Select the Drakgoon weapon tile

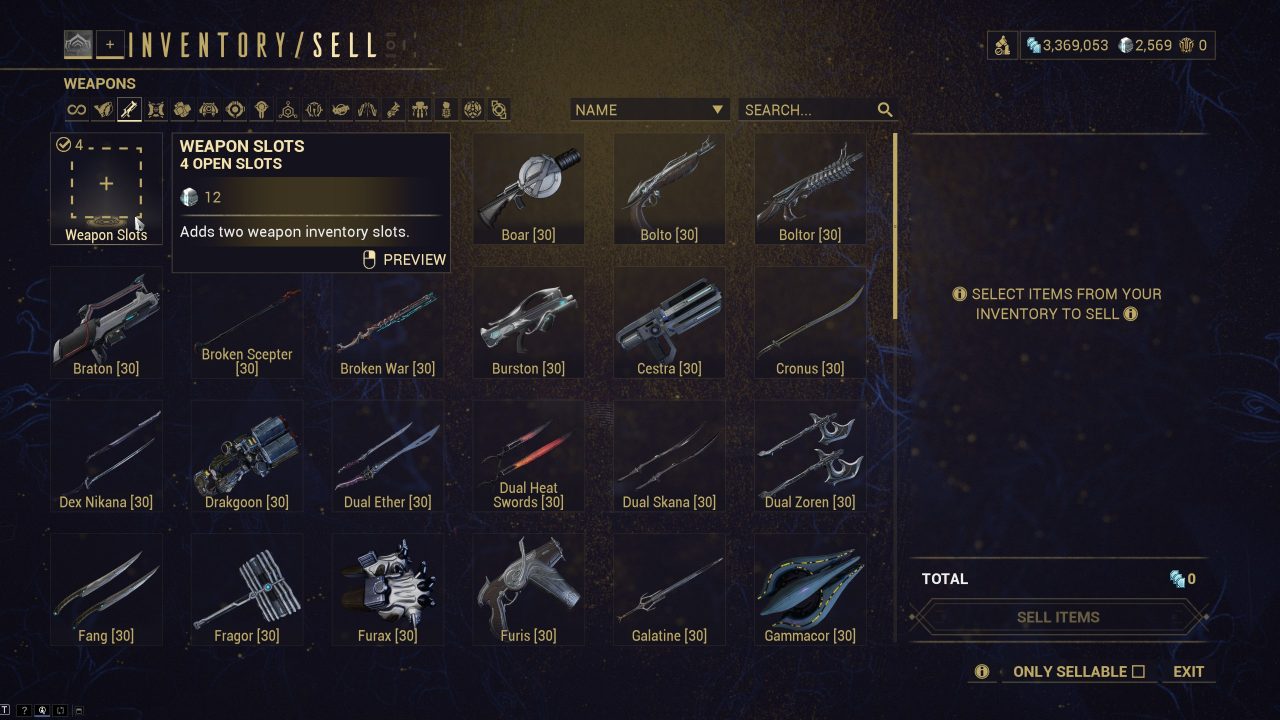tap(247, 456)
